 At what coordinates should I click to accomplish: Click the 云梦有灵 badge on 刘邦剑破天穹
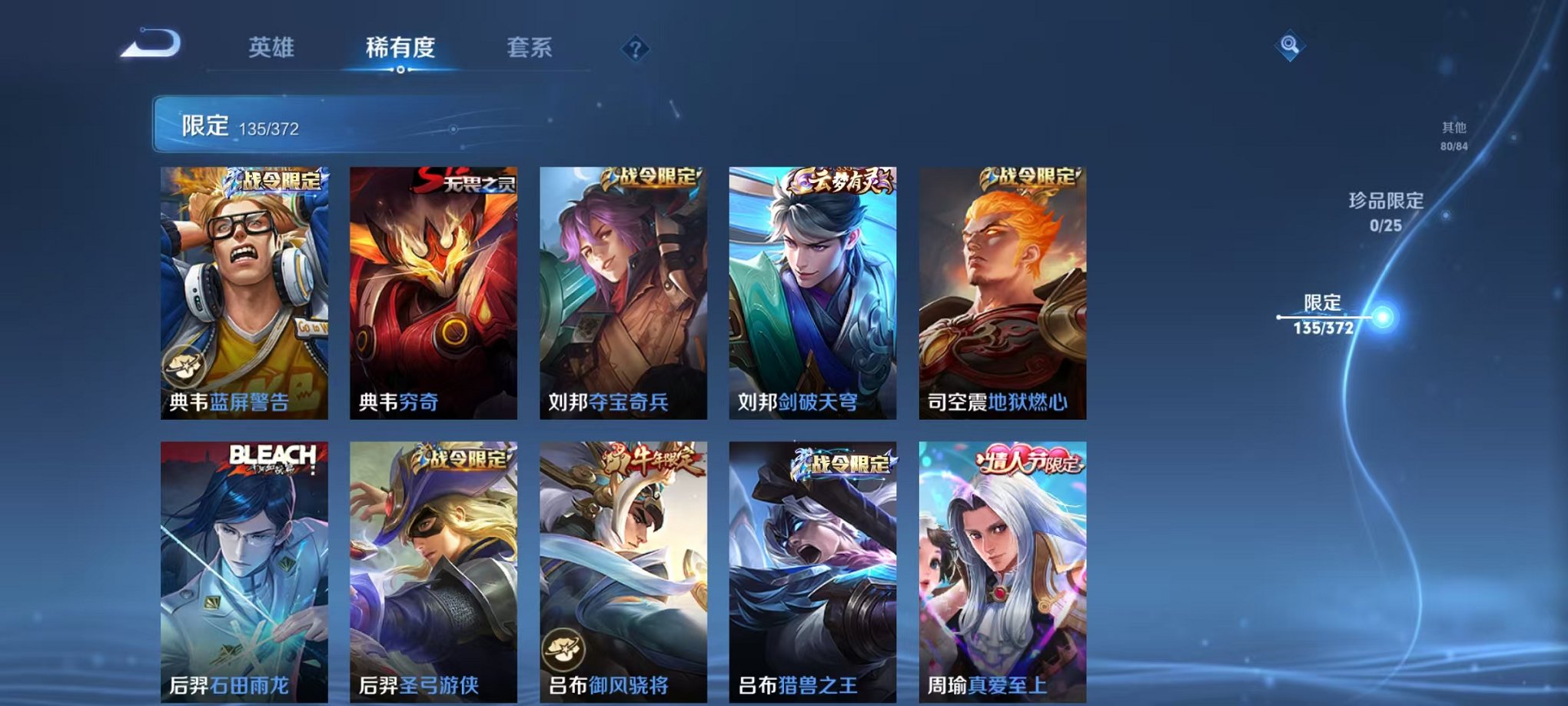843,180
